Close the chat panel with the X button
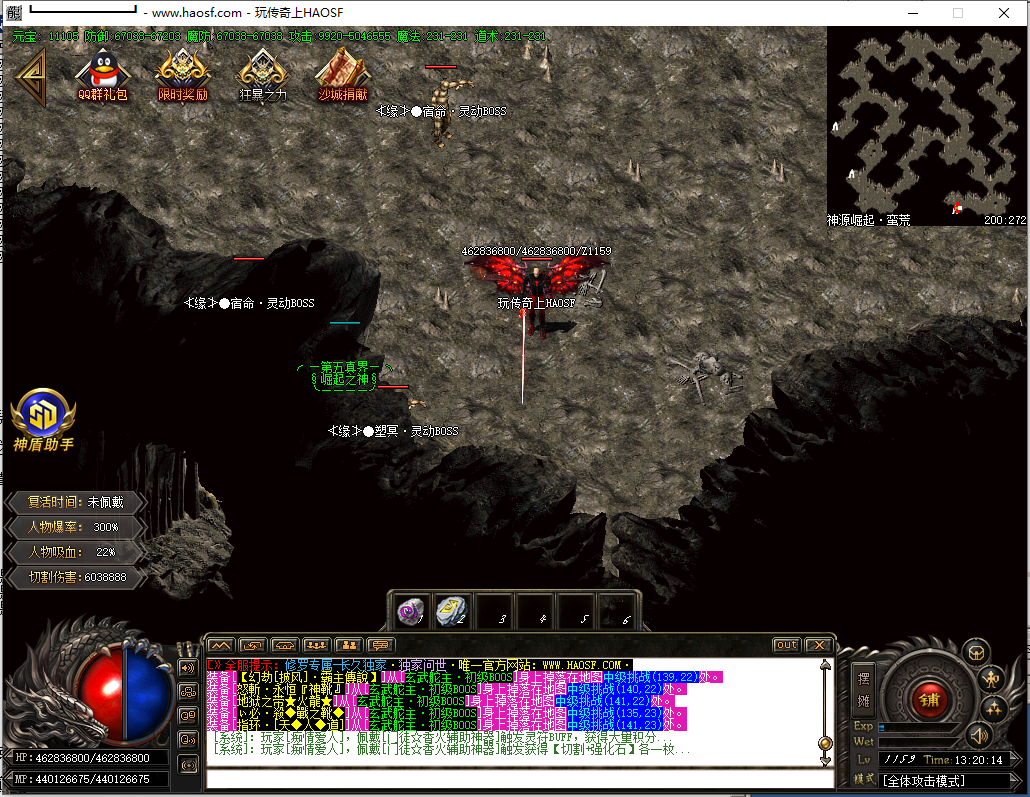 pyautogui.click(x=819, y=645)
